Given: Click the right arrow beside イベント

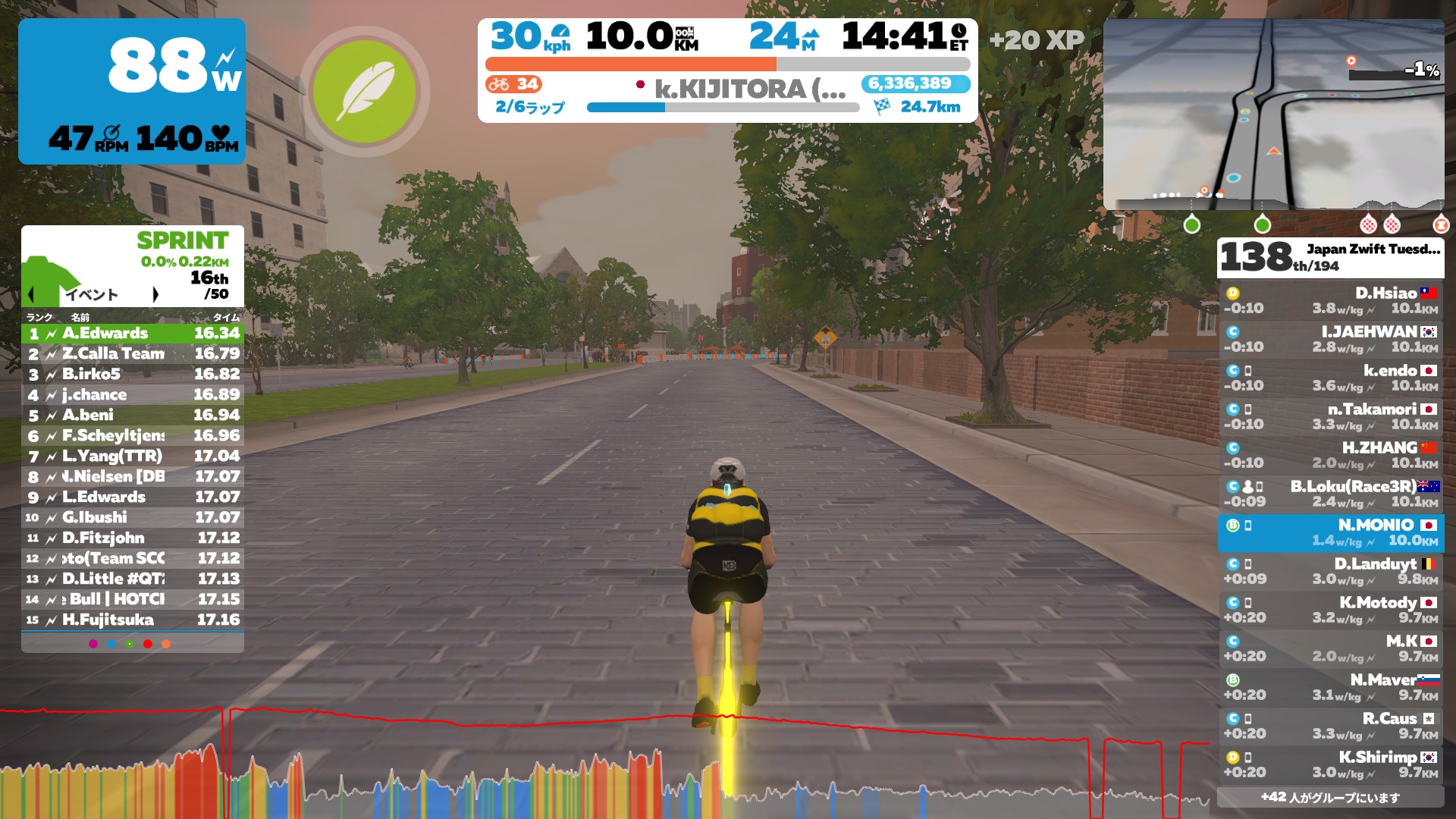Looking at the screenshot, I should (157, 293).
